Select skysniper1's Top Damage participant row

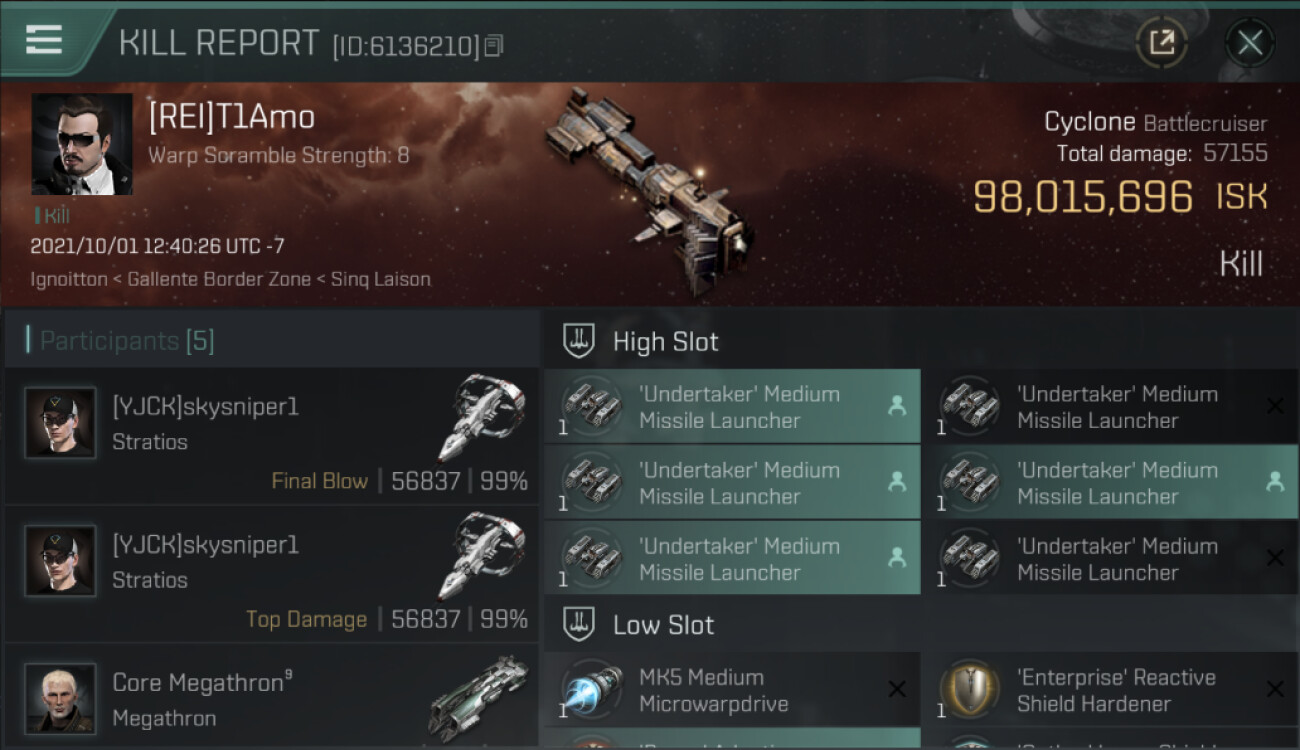[x=272, y=574]
